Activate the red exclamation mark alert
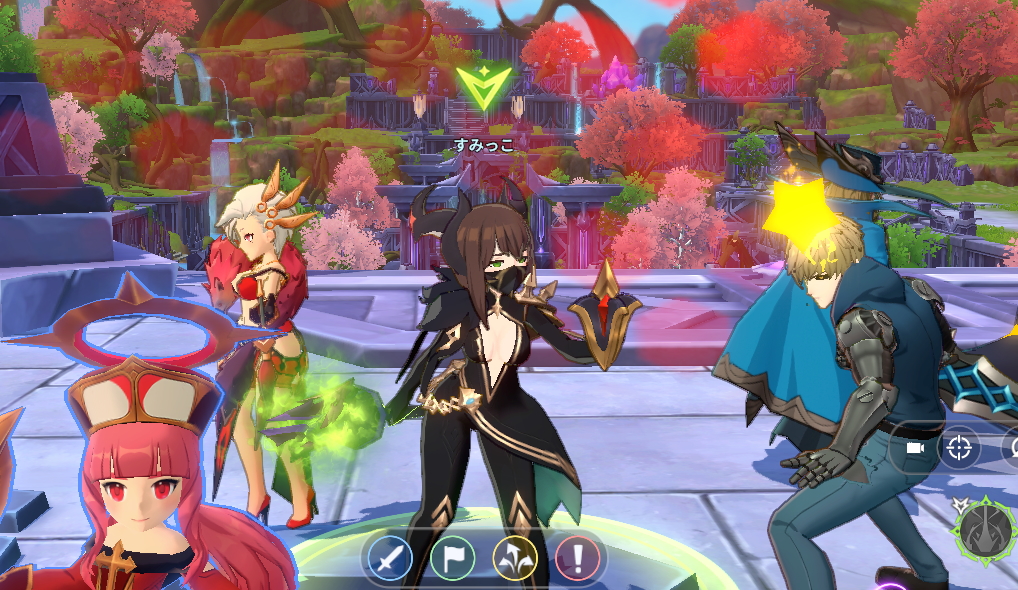Image resolution: width=1018 pixels, height=590 pixels. point(577,557)
